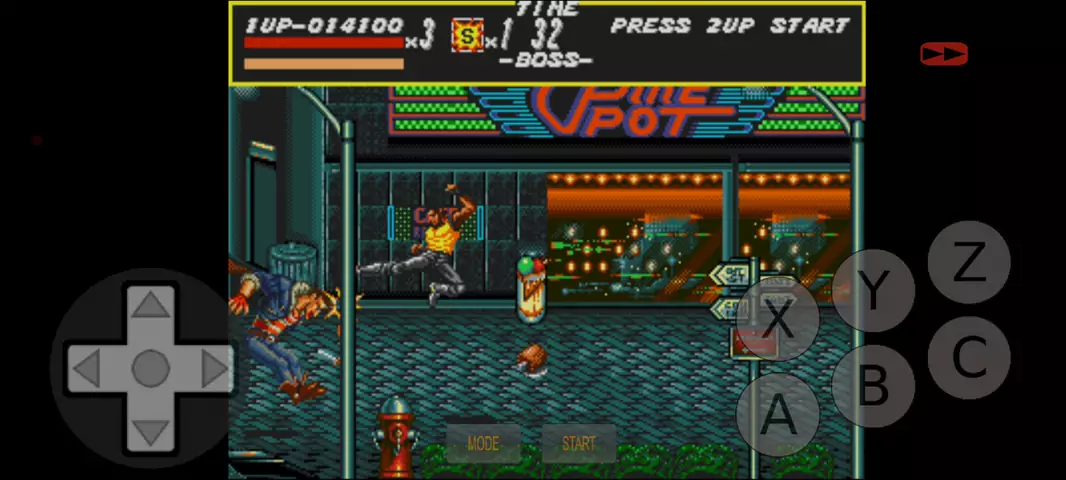Image resolution: width=1066 pixels, height=480 pixels.
Task: Tap the d-pad down arrow
Action: click(x=150, y=433)
